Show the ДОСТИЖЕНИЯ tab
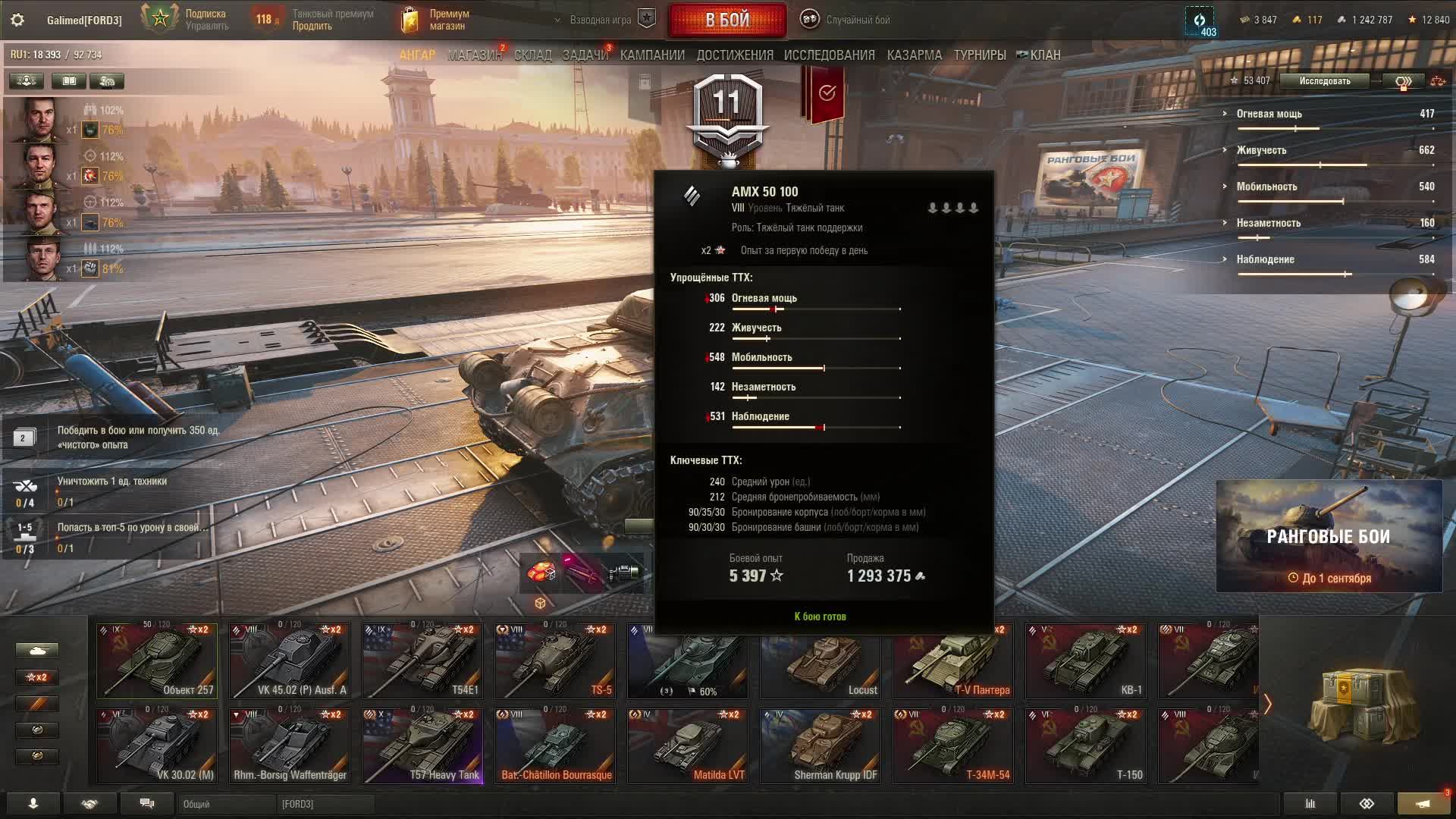The height and width of the screenshot is (819, 1456). coord(734,55)
